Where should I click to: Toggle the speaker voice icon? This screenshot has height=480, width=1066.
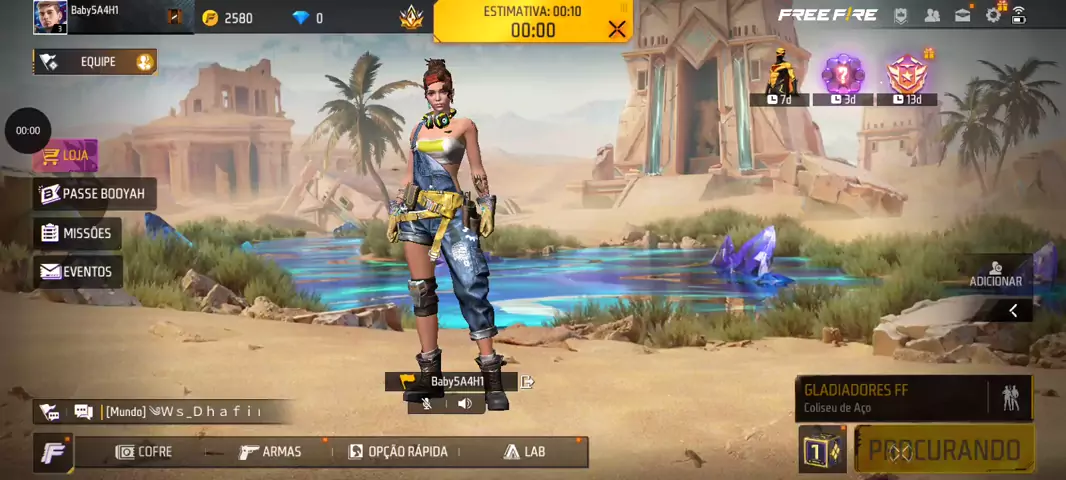(x=464, y=404)
